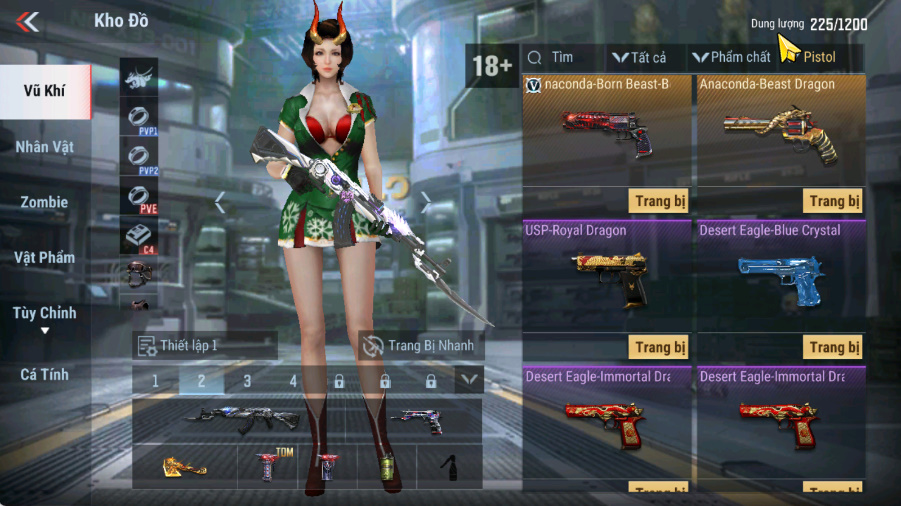901x506 pixels.
Task: Equip the Desert Eagle-Blue Crystal
Action: (832, 347)
